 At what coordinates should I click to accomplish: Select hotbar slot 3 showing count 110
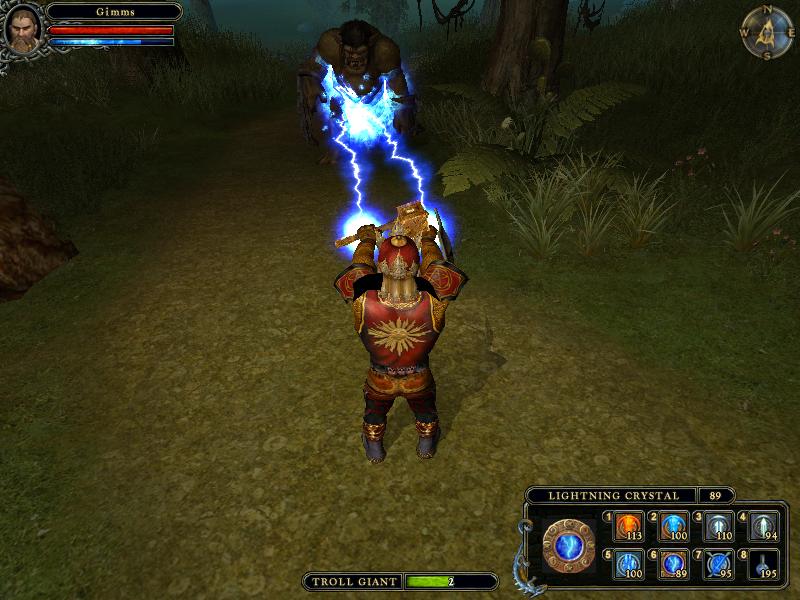[x=719, y=526]
